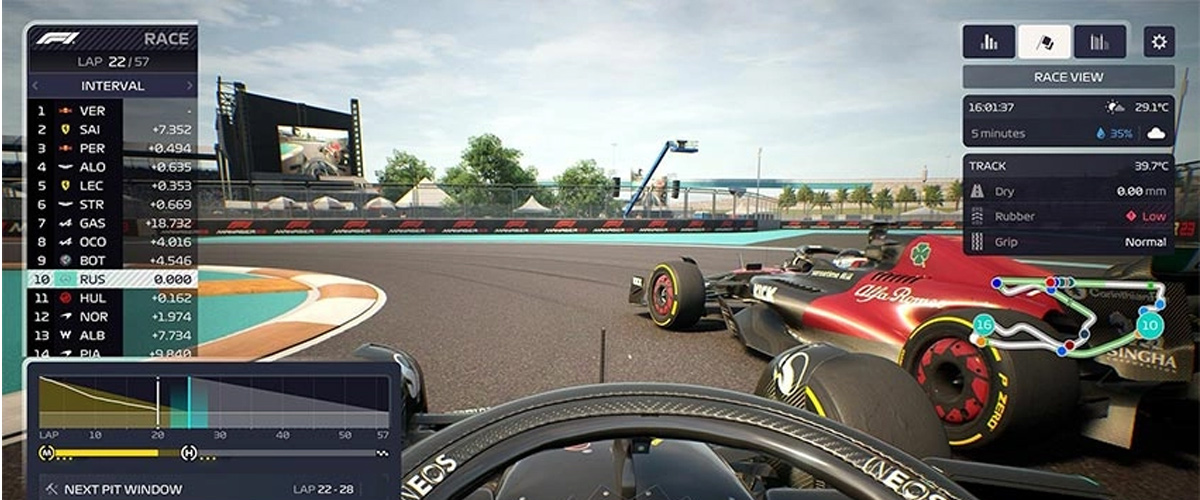Click the Race View button
Viewport: 1200px width, 500px height.
click(1068, 77)
